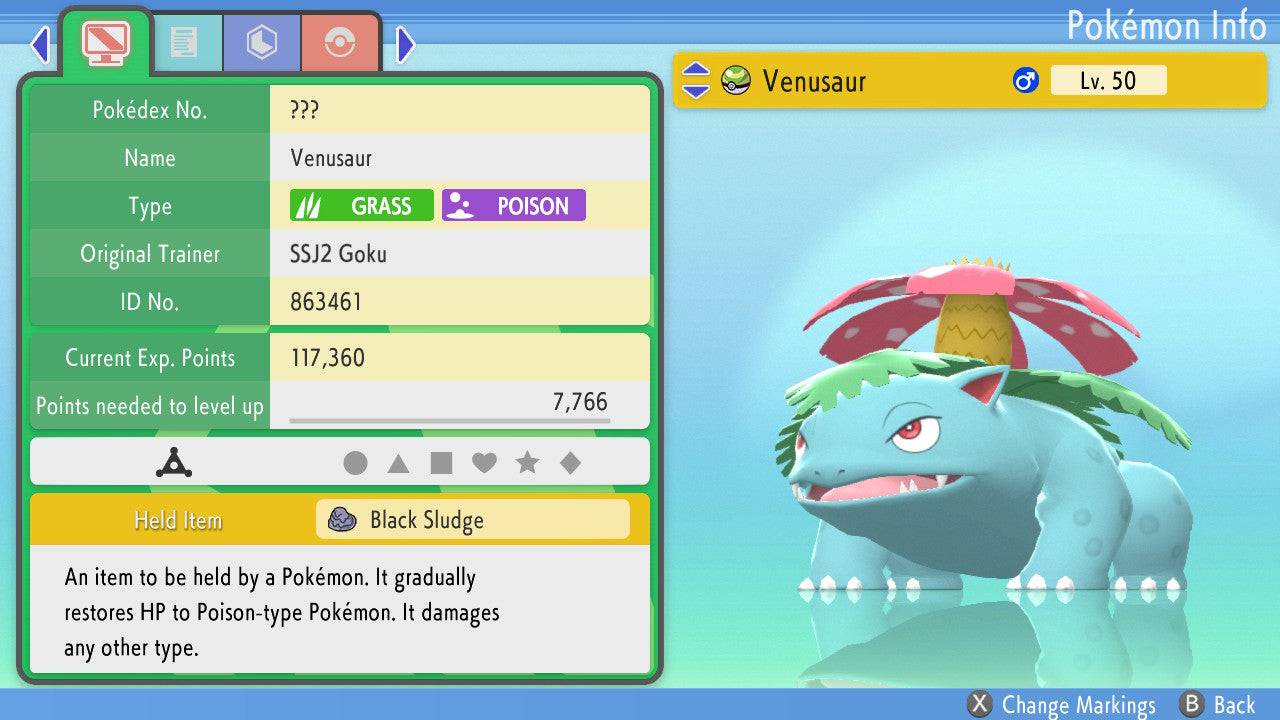The height and width of the screenshot is (720, 1280).
Task: Switch to the trainer memo tab
Action: coord(183,42)
